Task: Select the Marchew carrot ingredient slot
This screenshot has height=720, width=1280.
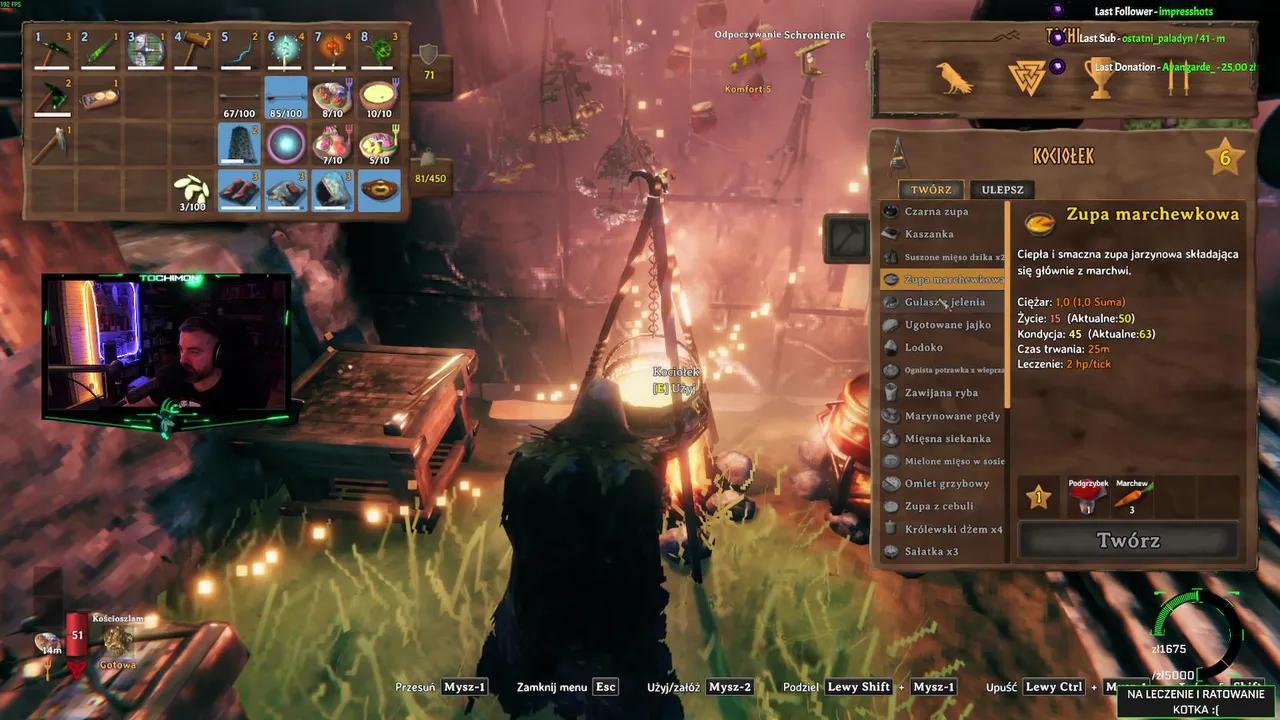Action: [x=1131, y=497]
